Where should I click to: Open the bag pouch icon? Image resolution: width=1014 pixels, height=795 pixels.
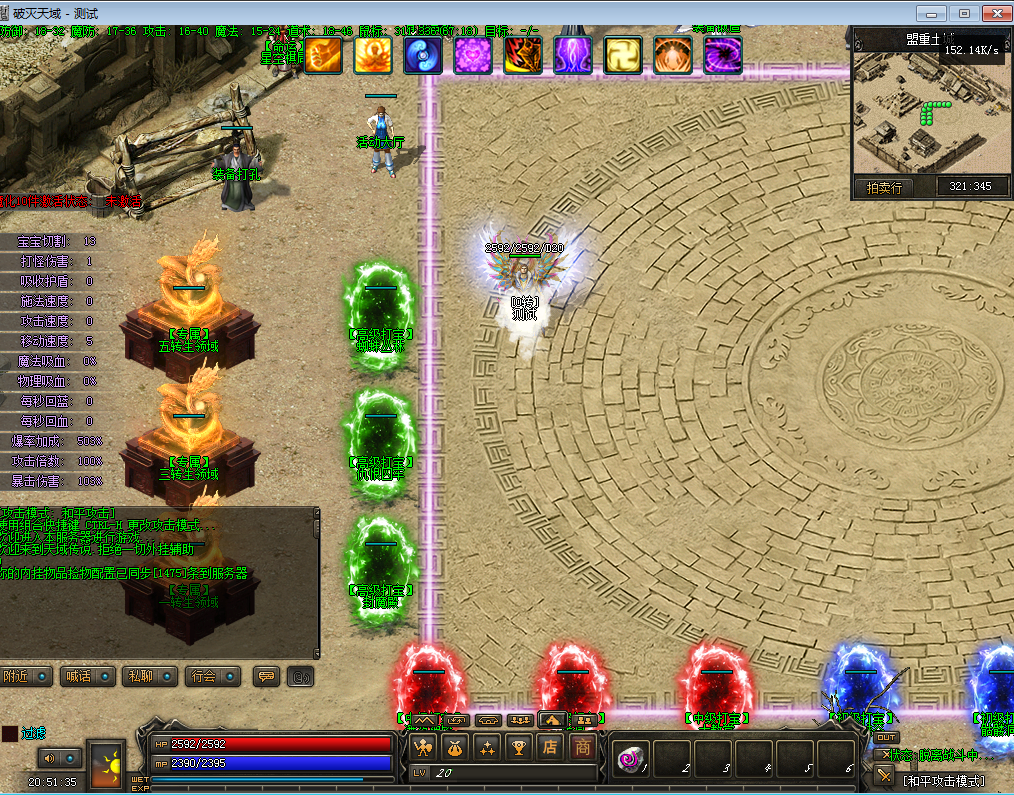pyautogui.click(x=455, y=746)
